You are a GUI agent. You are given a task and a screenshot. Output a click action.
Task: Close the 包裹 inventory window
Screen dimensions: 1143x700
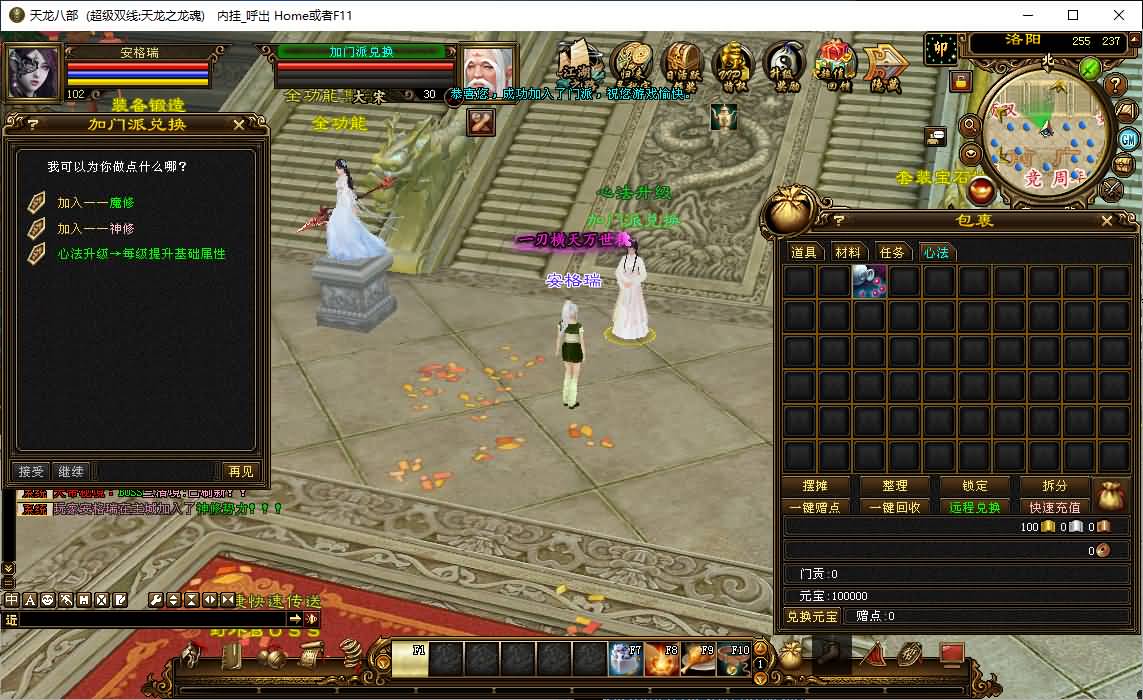[1107, 221]
